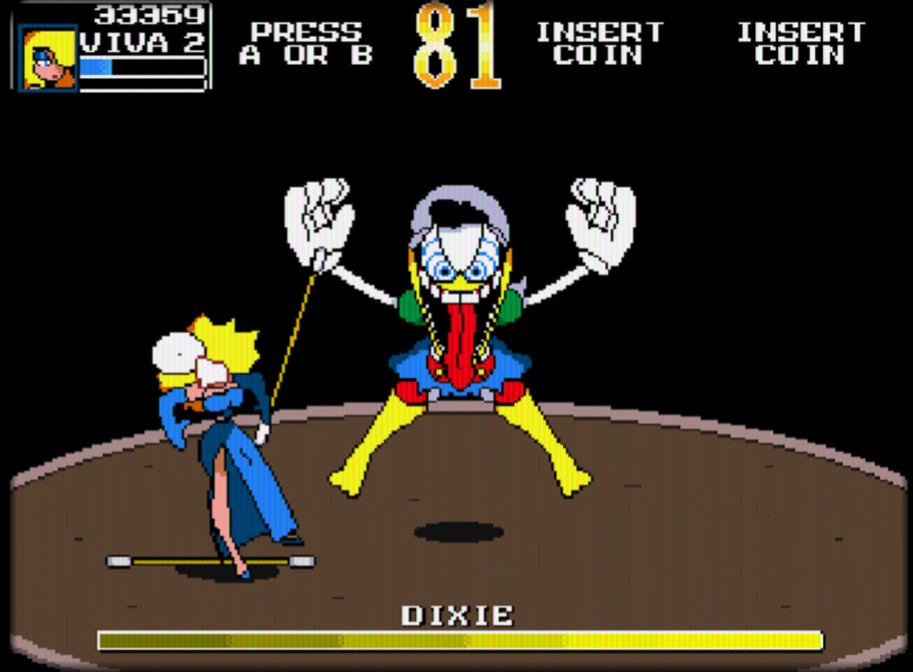Viewport: 913px width, 672px height.
Task: Click the blonde player character portrait
Action: pyautogui.click(x=48, y=58)
